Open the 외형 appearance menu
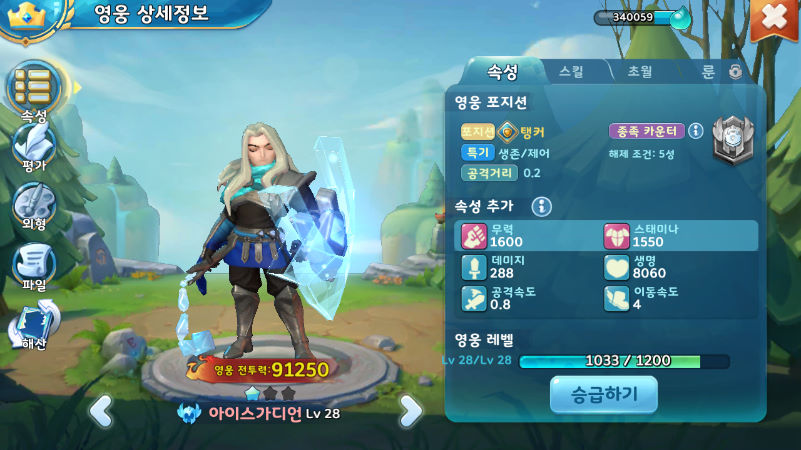Screen dimensions: 801x450 [34, 207]
